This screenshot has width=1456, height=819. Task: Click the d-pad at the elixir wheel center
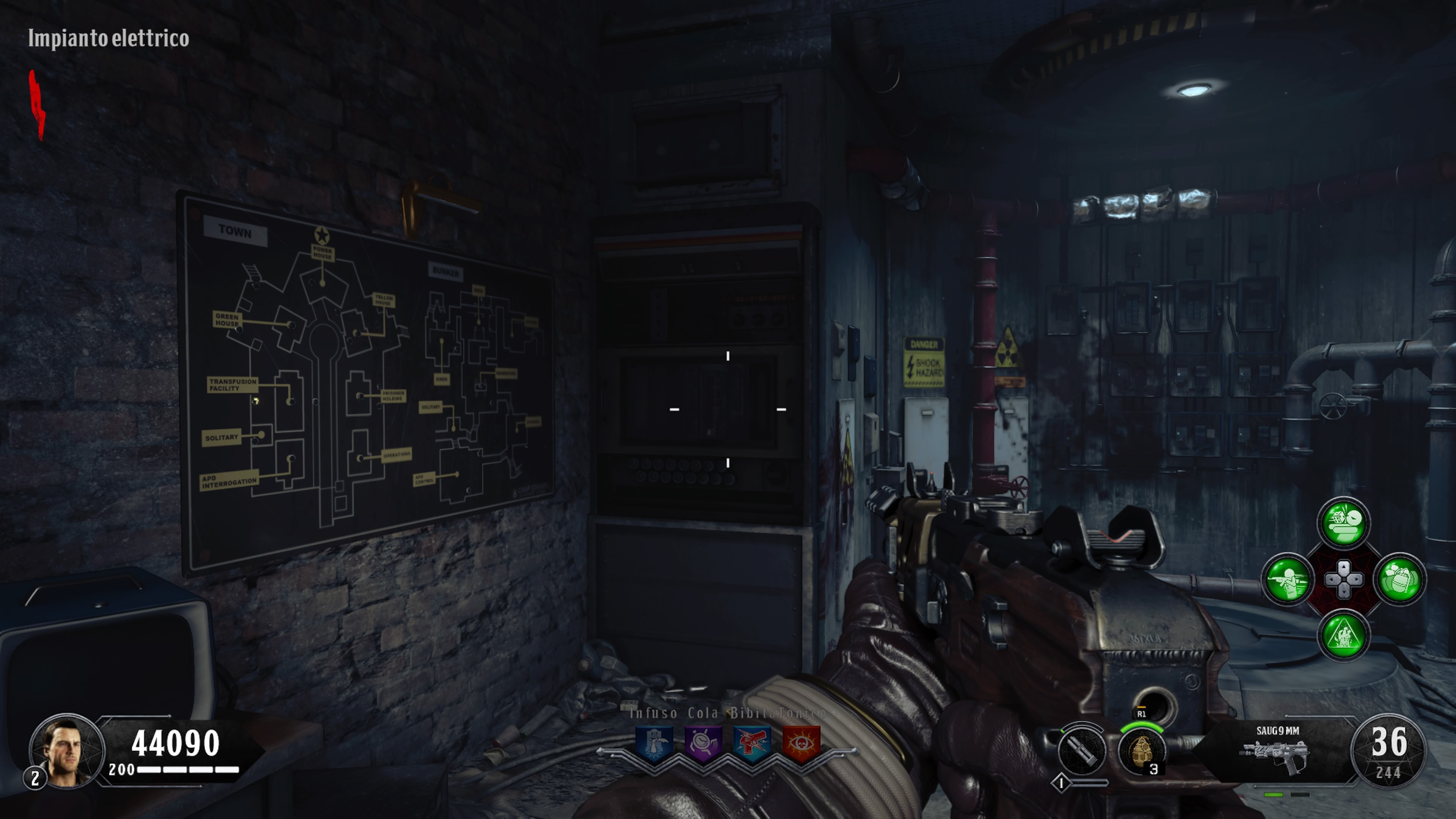point(1343,579)
